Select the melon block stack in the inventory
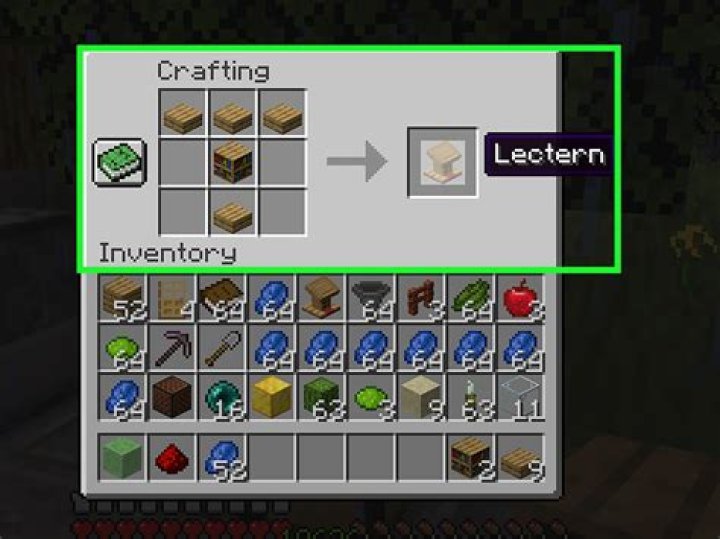The width and height of the screenshot is (720, 539). [321, 397]
